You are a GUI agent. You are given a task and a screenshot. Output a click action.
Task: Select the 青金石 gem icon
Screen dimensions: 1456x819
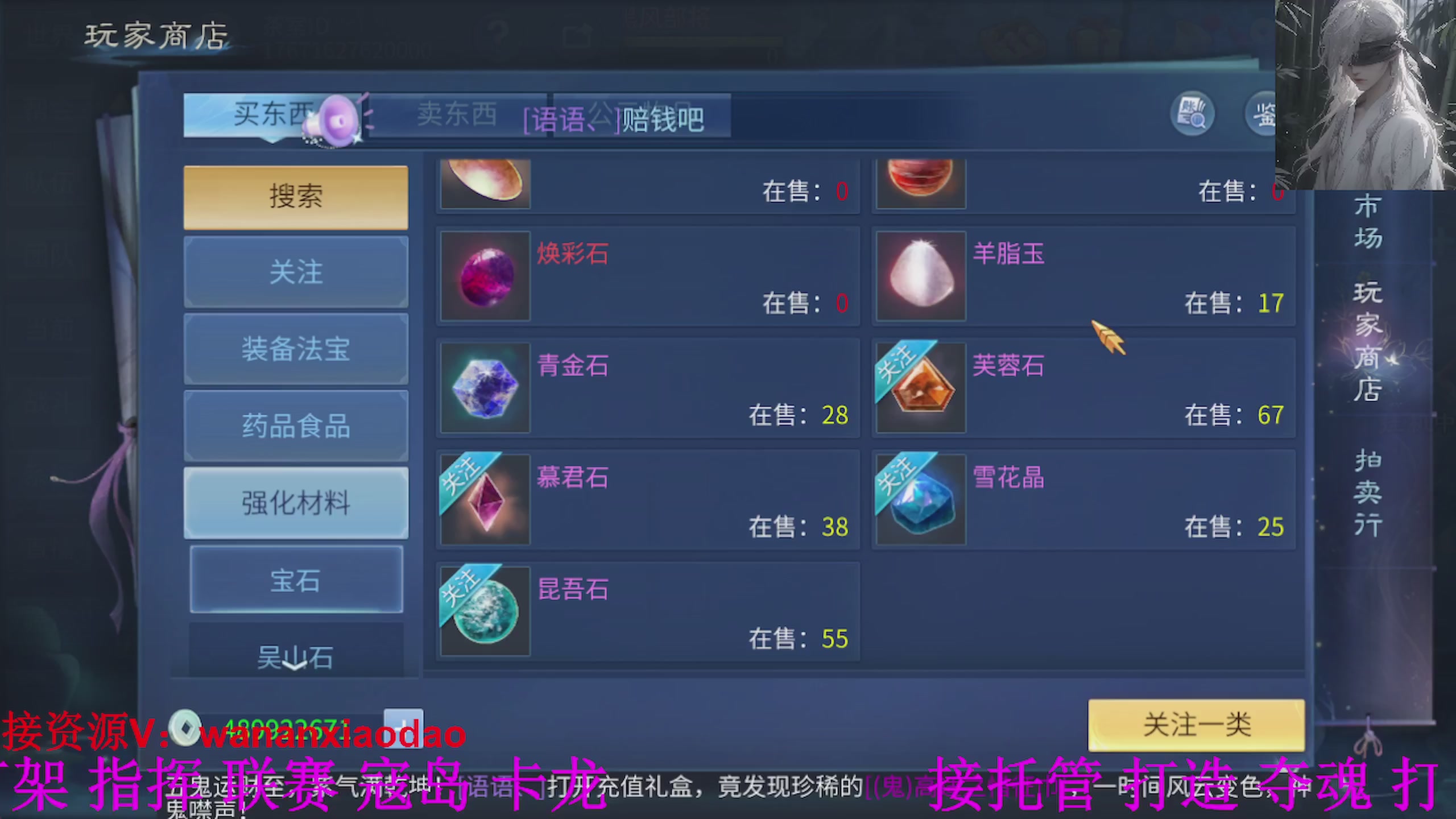pyautogui.click(x=485, y=388)
